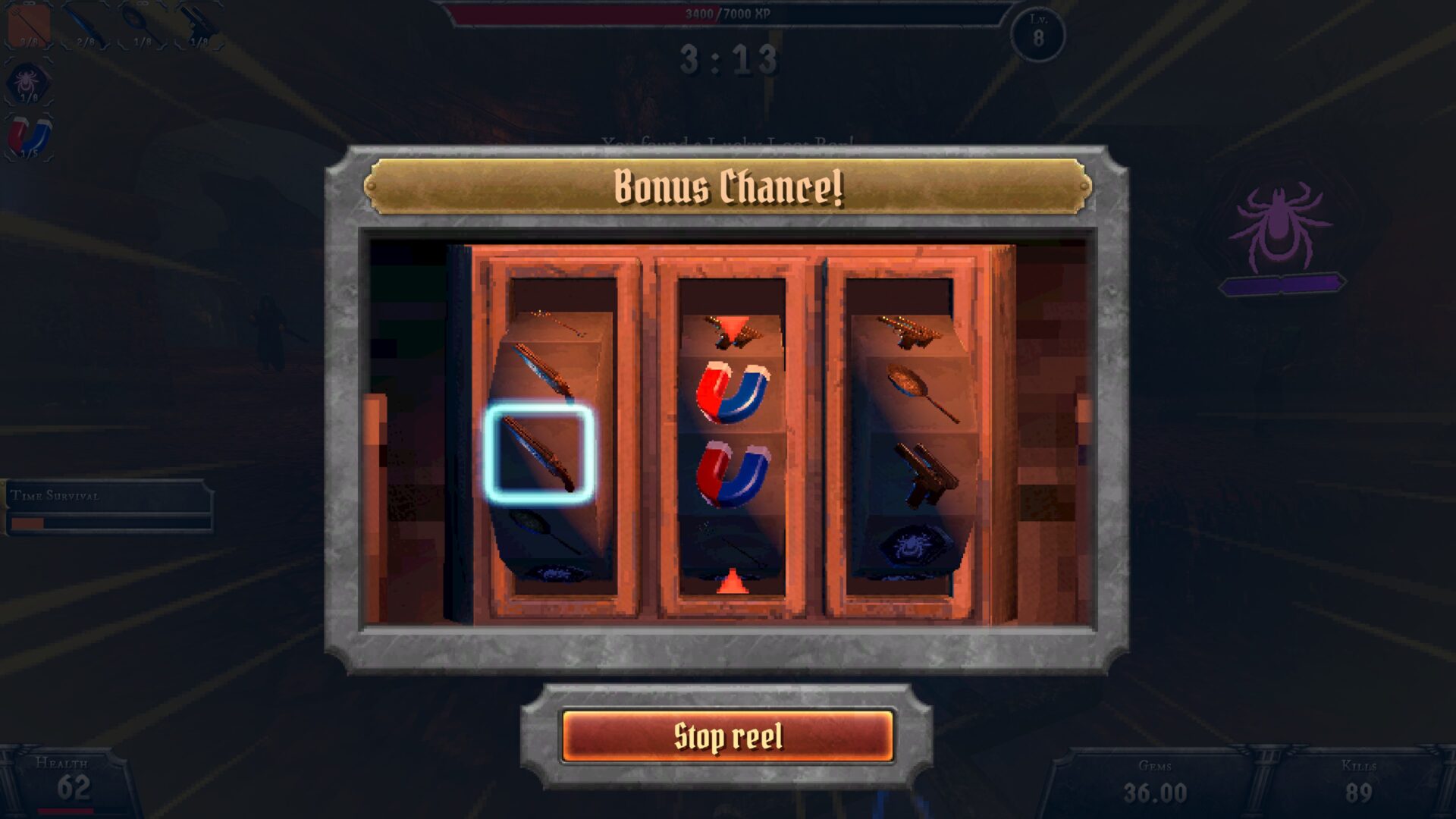Image resolution: width=1456 pixels, height=819 pixels.
Task: Select the spider passive icon in the HUD
Action: pos(29,82)
